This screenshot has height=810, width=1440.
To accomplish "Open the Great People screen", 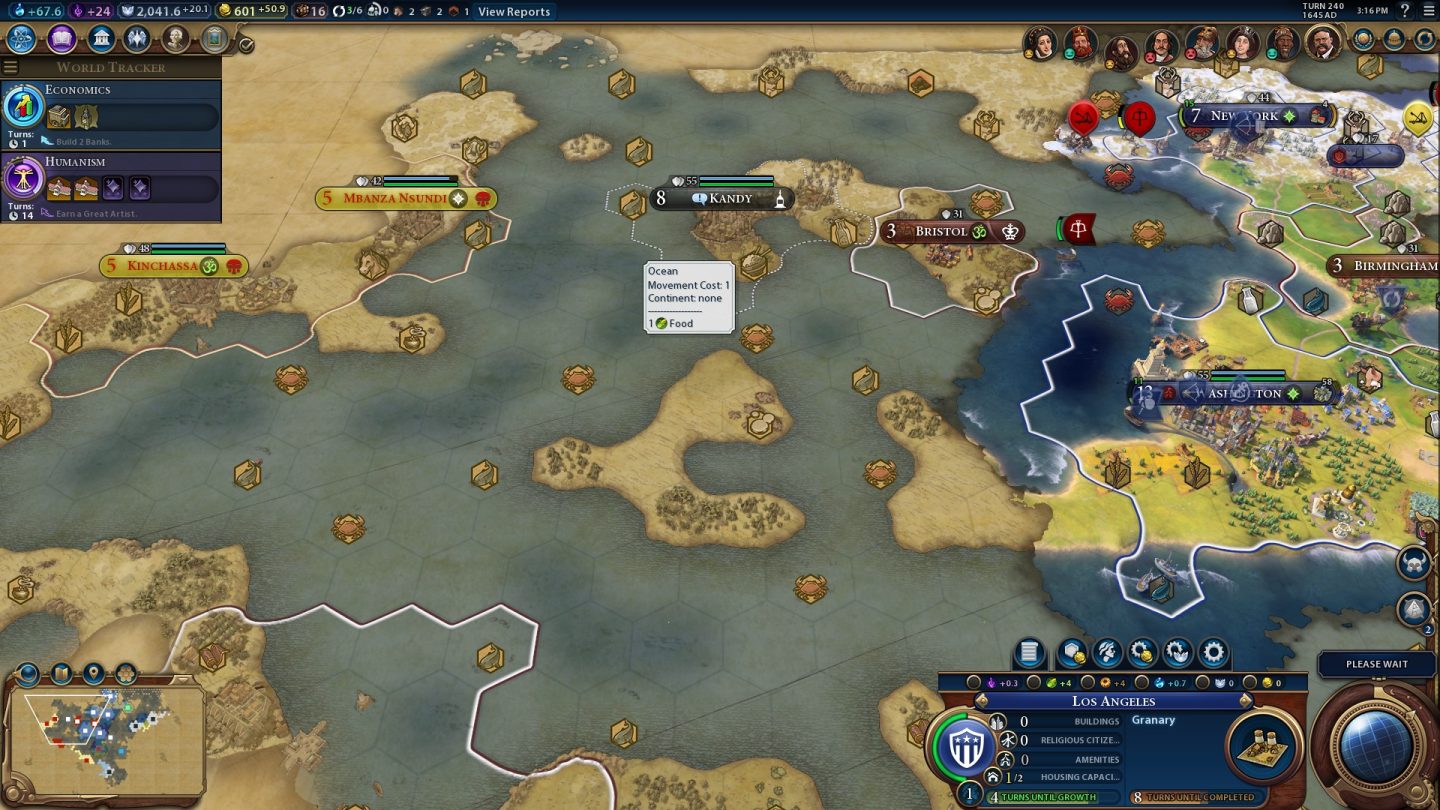I will [176, 39].
